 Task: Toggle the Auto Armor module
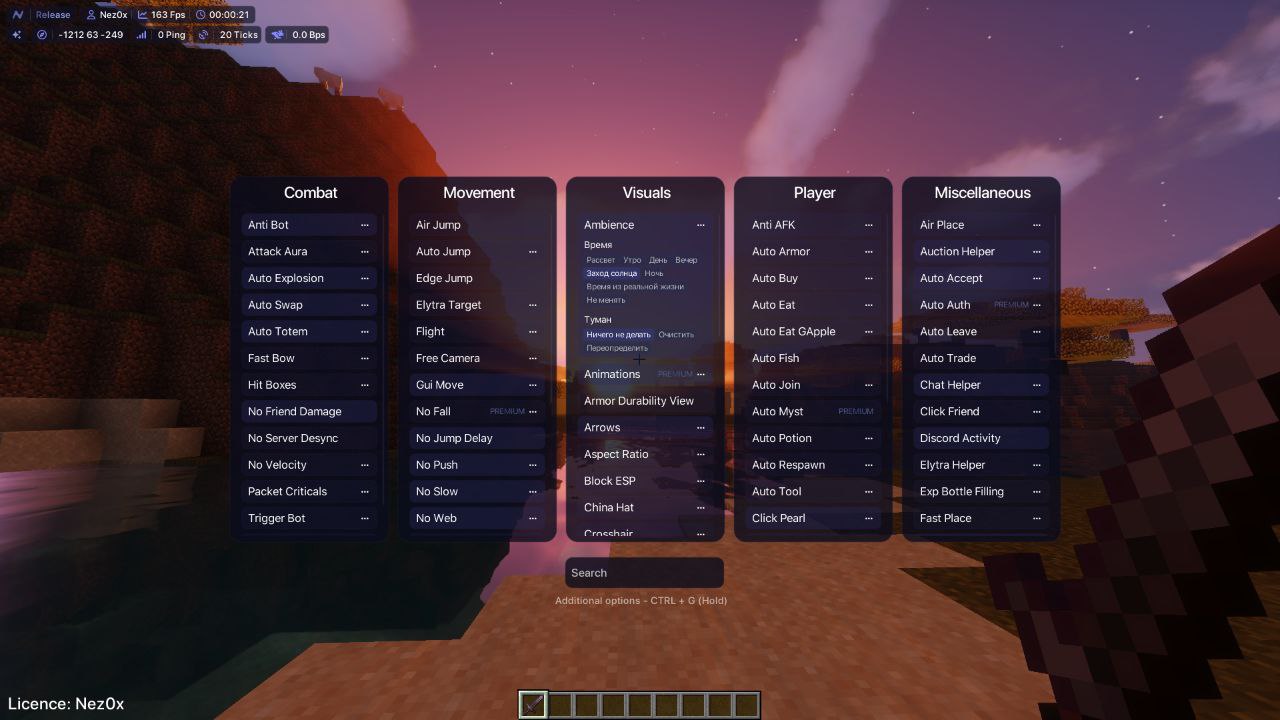(781, 252)
